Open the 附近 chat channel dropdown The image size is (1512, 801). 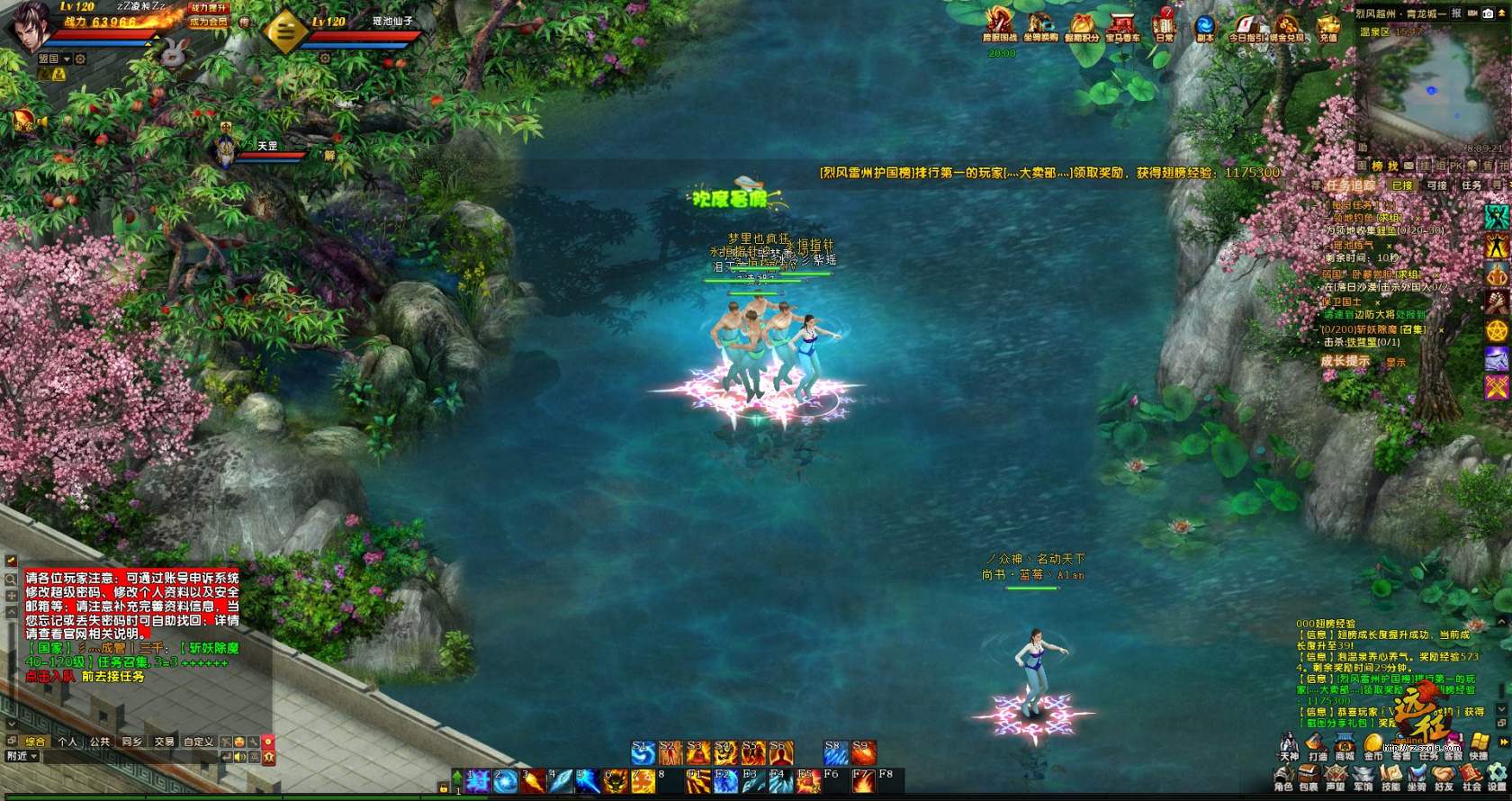click(x=22, y=756)
